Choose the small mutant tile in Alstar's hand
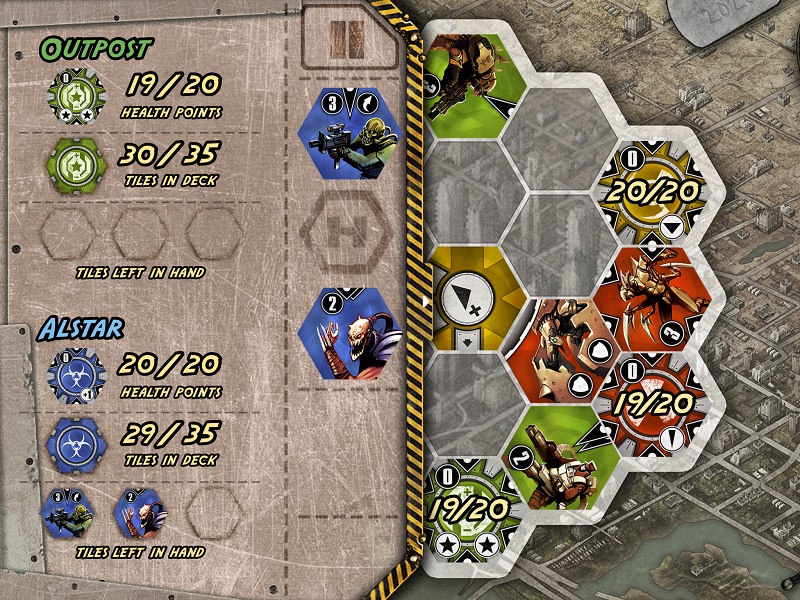800x600 pixels. (x=139, y=510)
